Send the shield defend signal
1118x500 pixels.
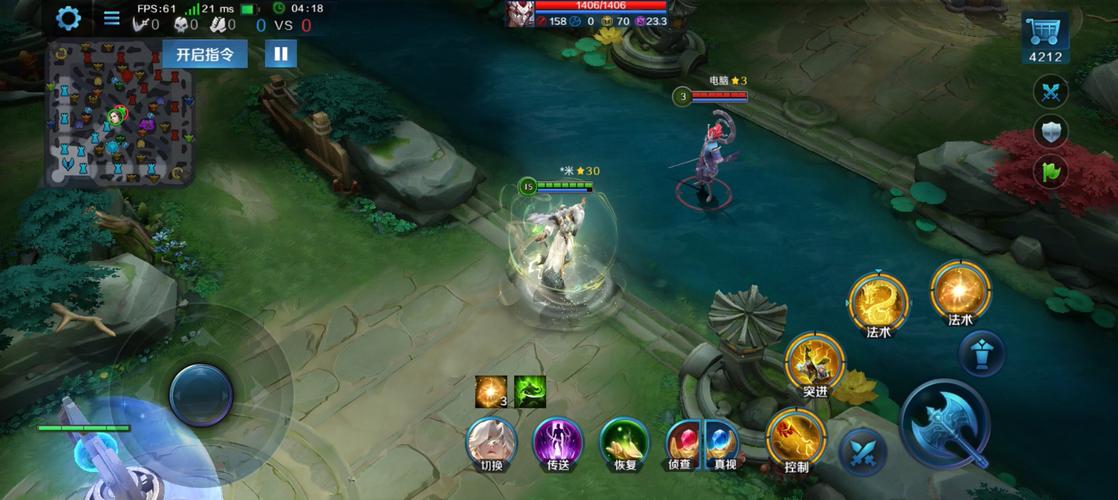1050,132
